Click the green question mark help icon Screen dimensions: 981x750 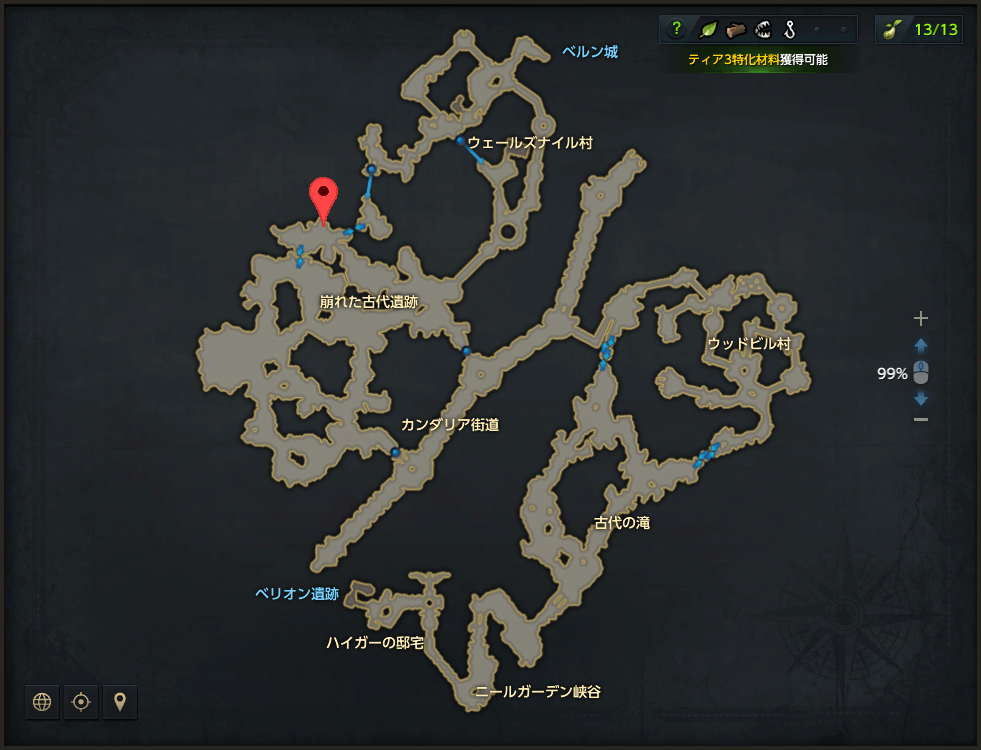pyautogui.click(x=676, y=29)
